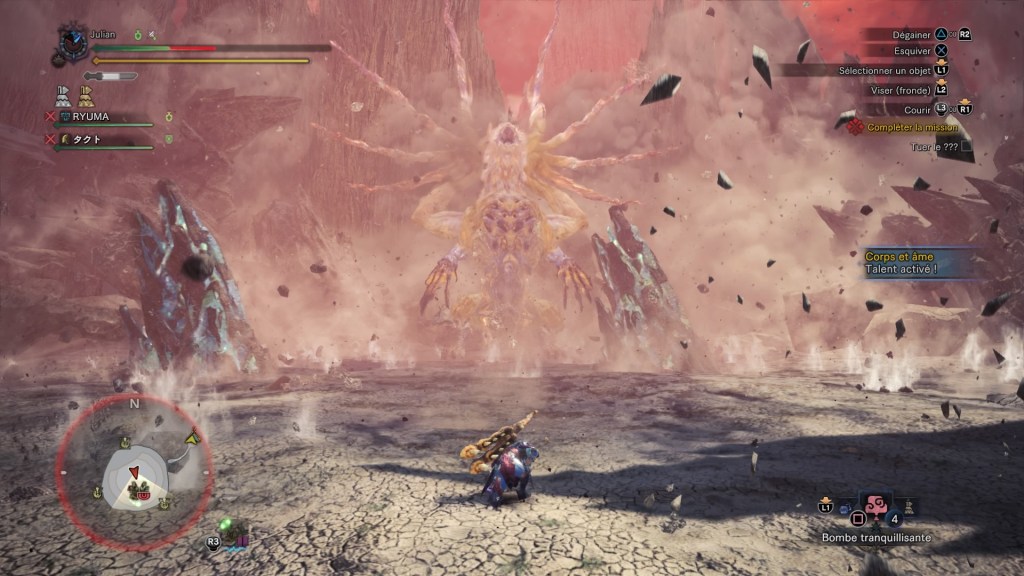
Task: Select the golden Palico buff icon
Action: pyautogui.click(x=86, y=96)
